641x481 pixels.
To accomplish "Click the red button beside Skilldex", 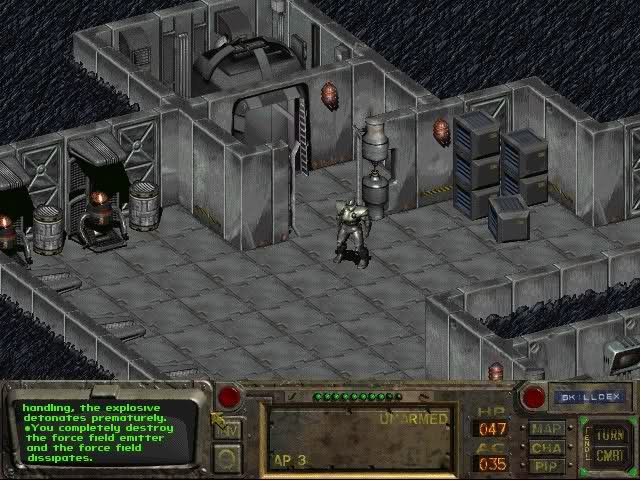I will tap(534, 397).
